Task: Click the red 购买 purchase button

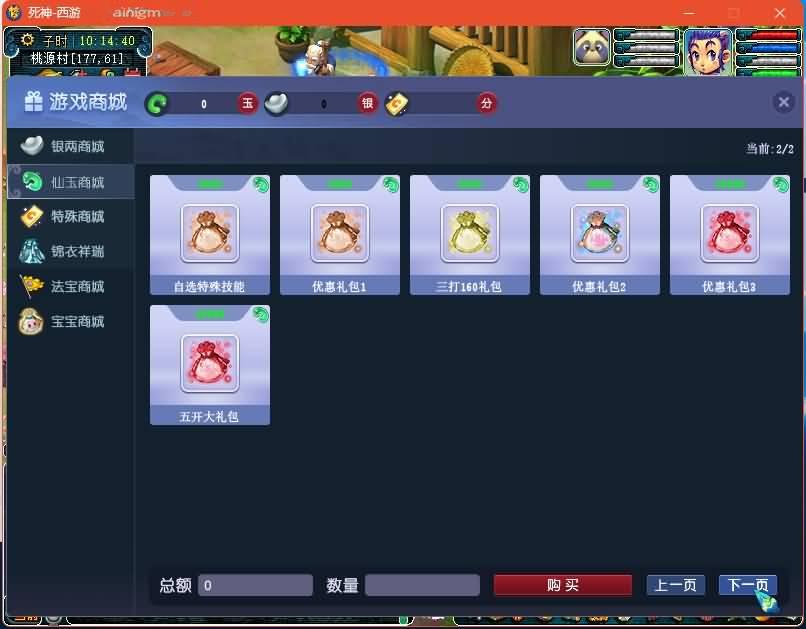Action: pyautogui.click(x=563, y=585)
